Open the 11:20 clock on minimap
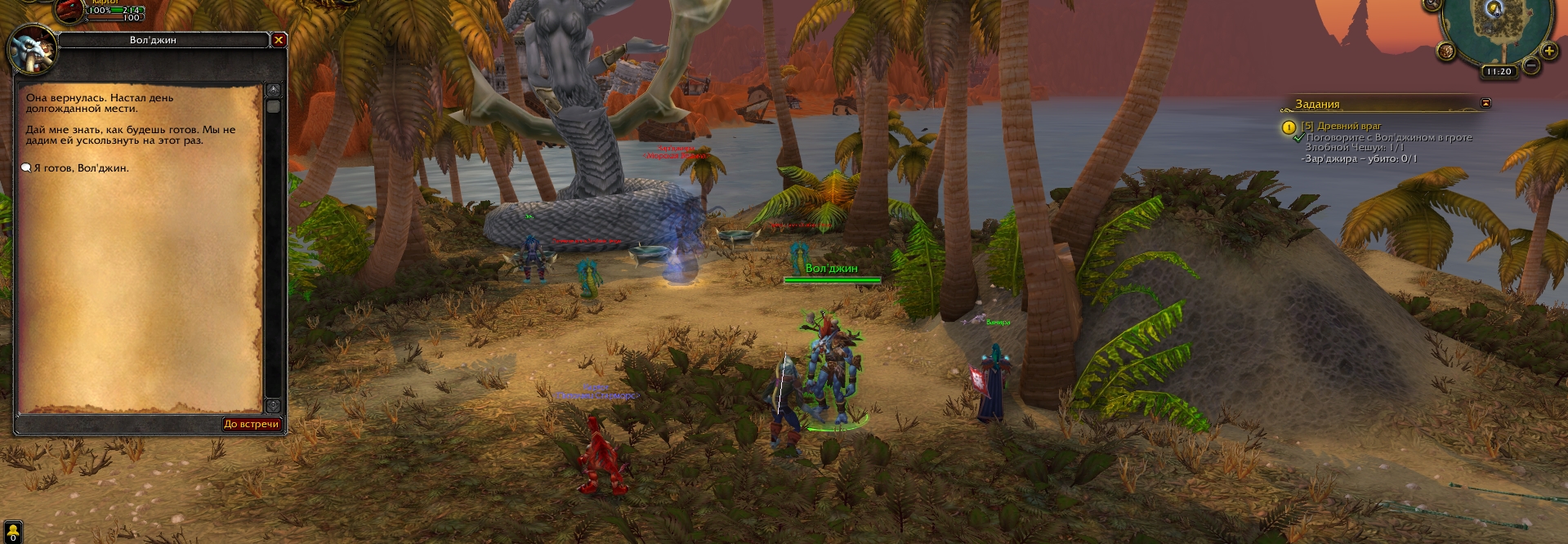This screenshot has width=1568, height=544. coord(1499,72)
